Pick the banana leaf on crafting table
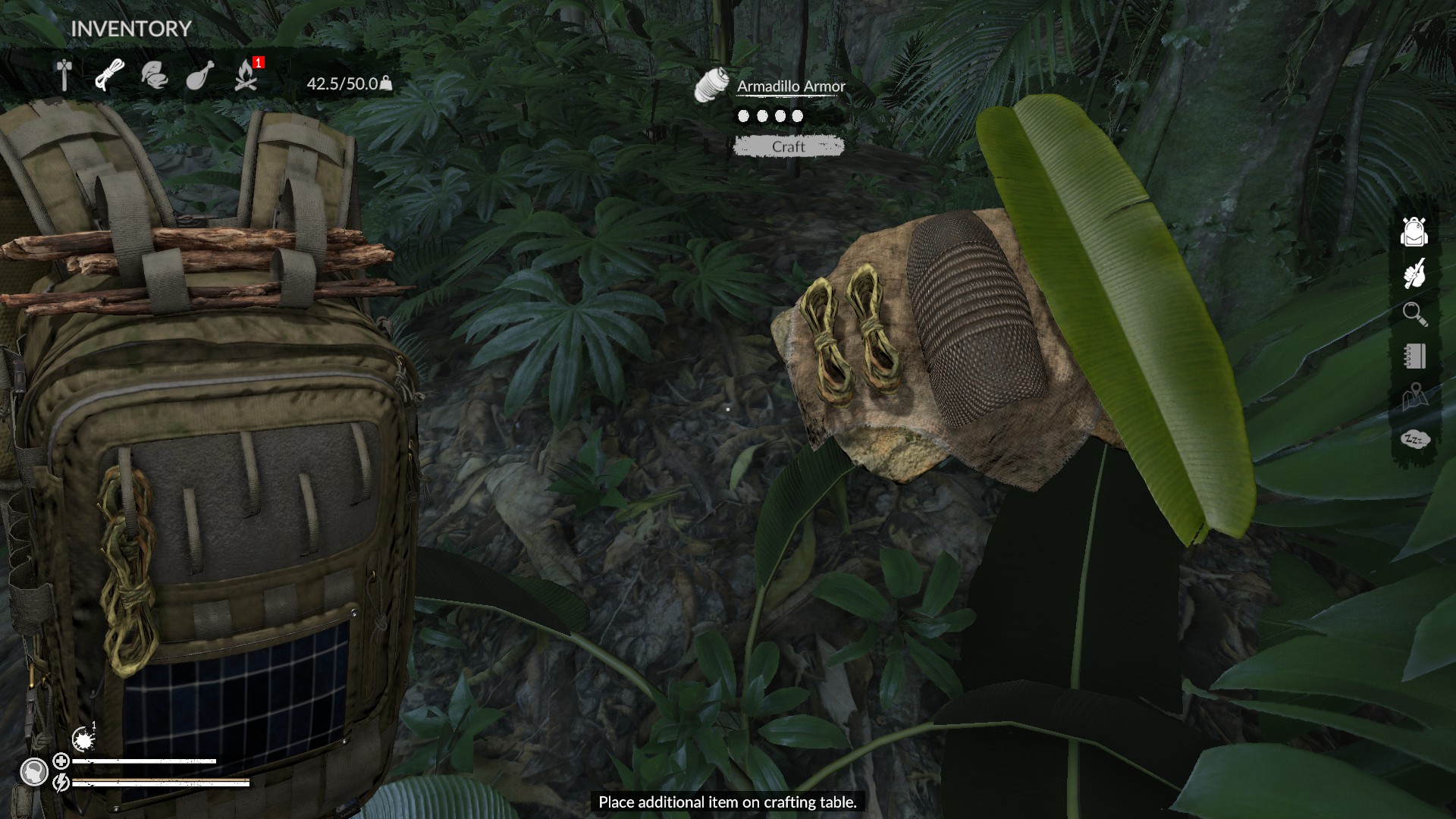 1115,303
